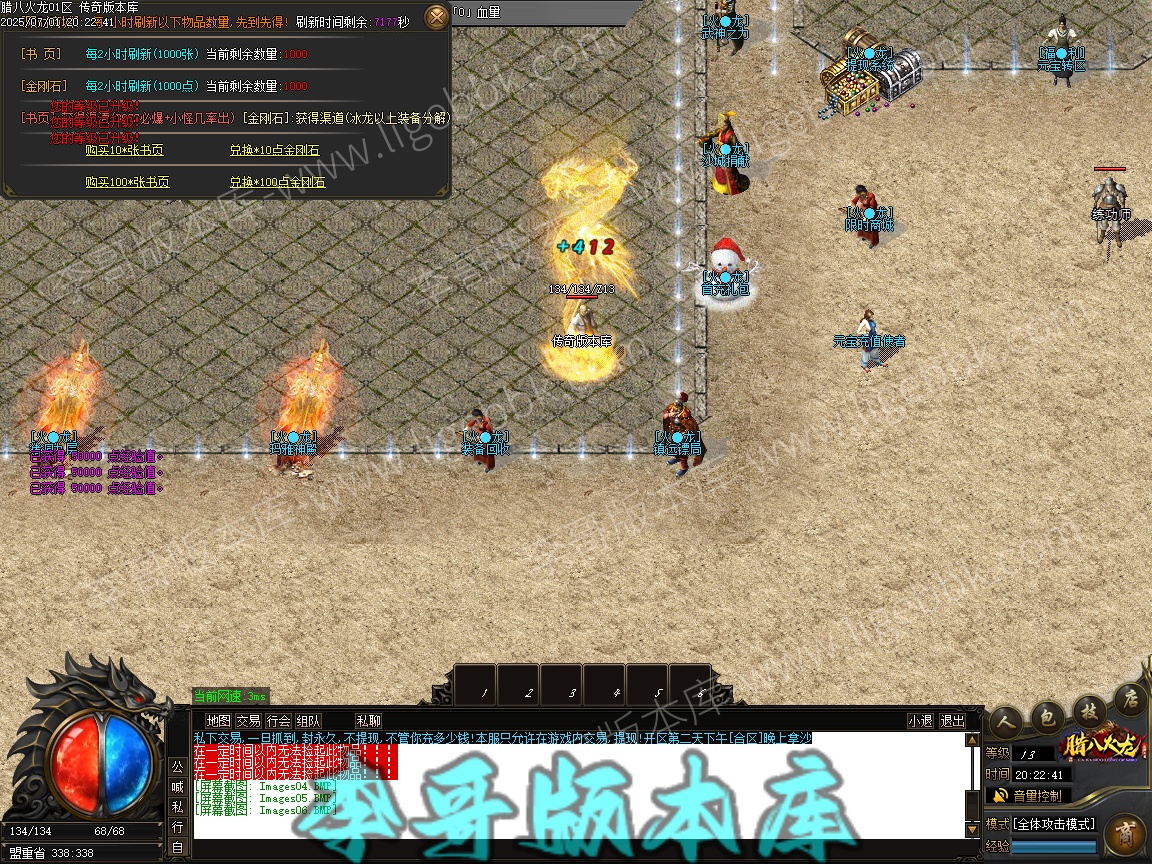Click the 退出 exit game button

(x=952, y=720)
